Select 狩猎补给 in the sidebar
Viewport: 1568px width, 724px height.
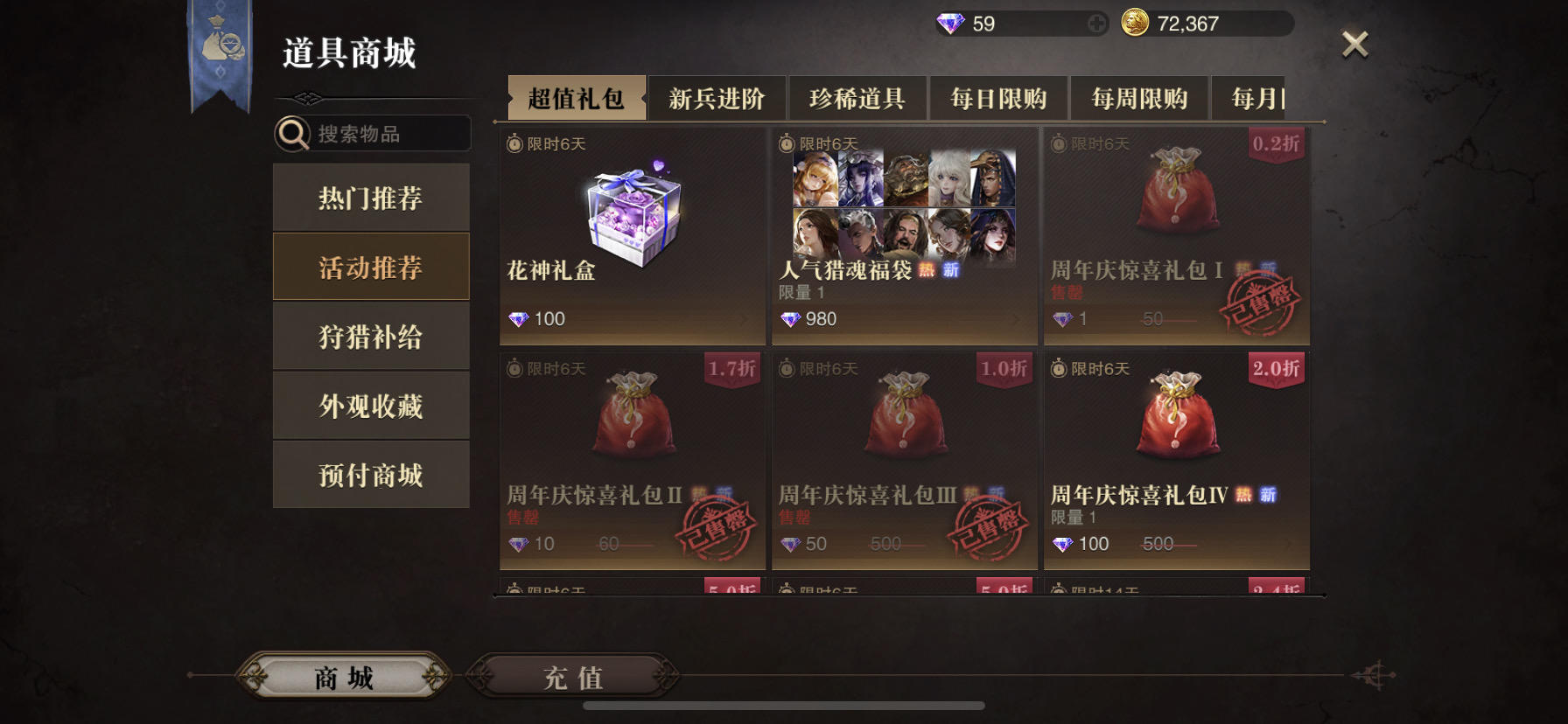371,336
